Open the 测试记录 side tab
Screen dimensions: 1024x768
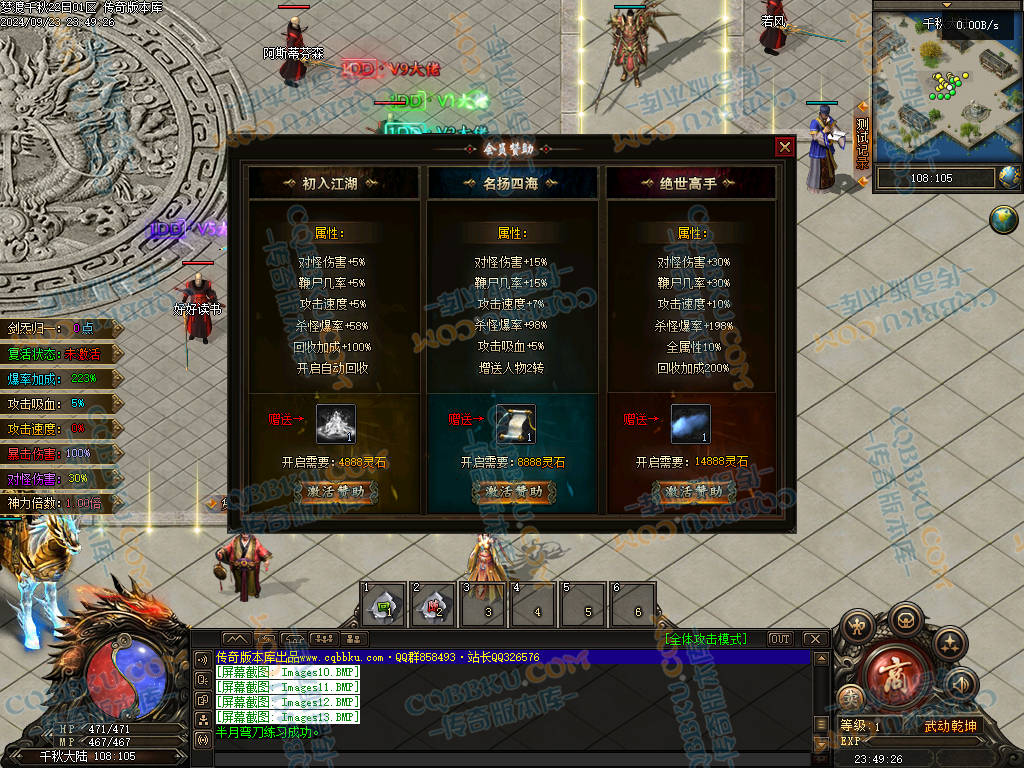(x=862, y=143)
